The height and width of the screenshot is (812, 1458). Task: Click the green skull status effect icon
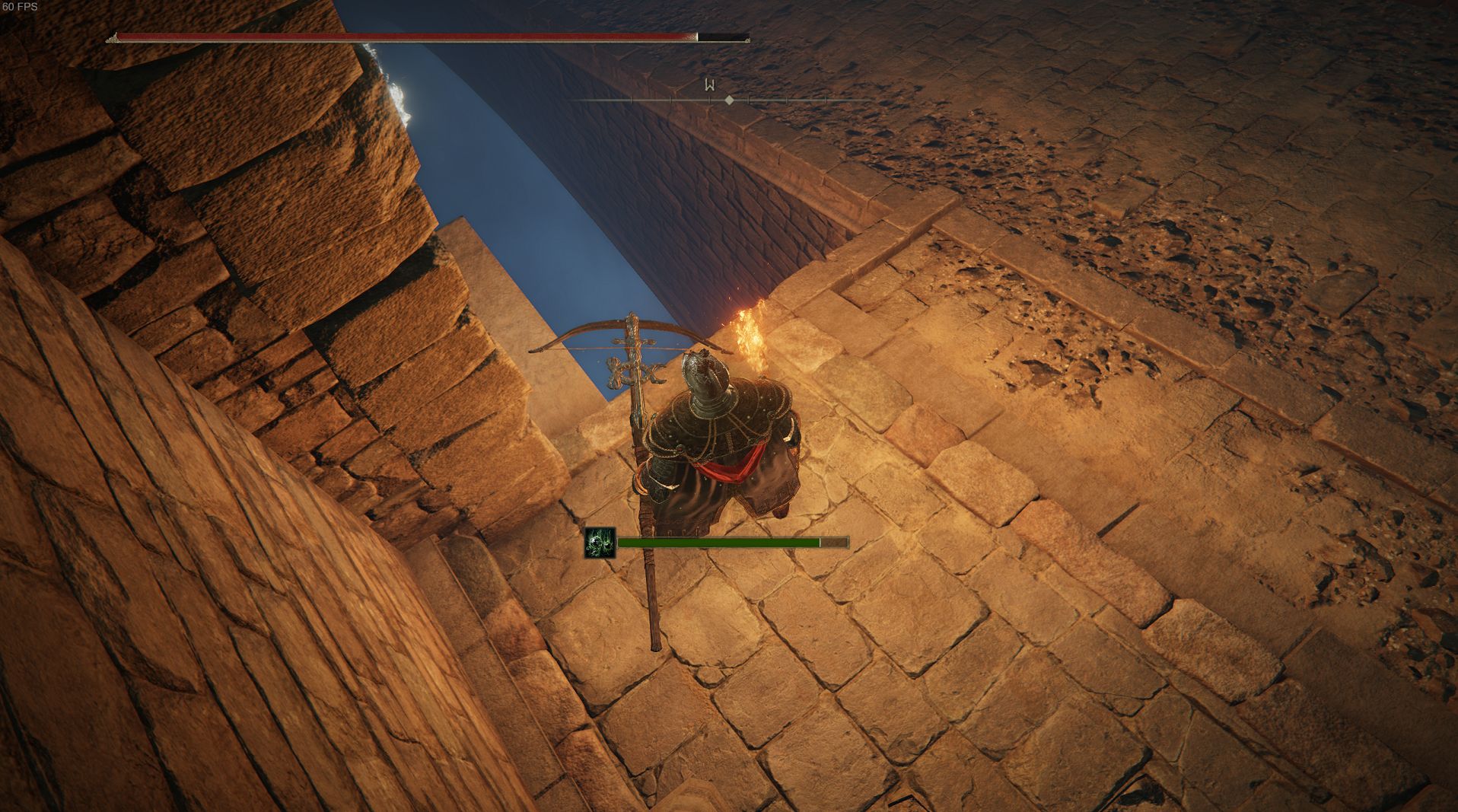[600, 543]
